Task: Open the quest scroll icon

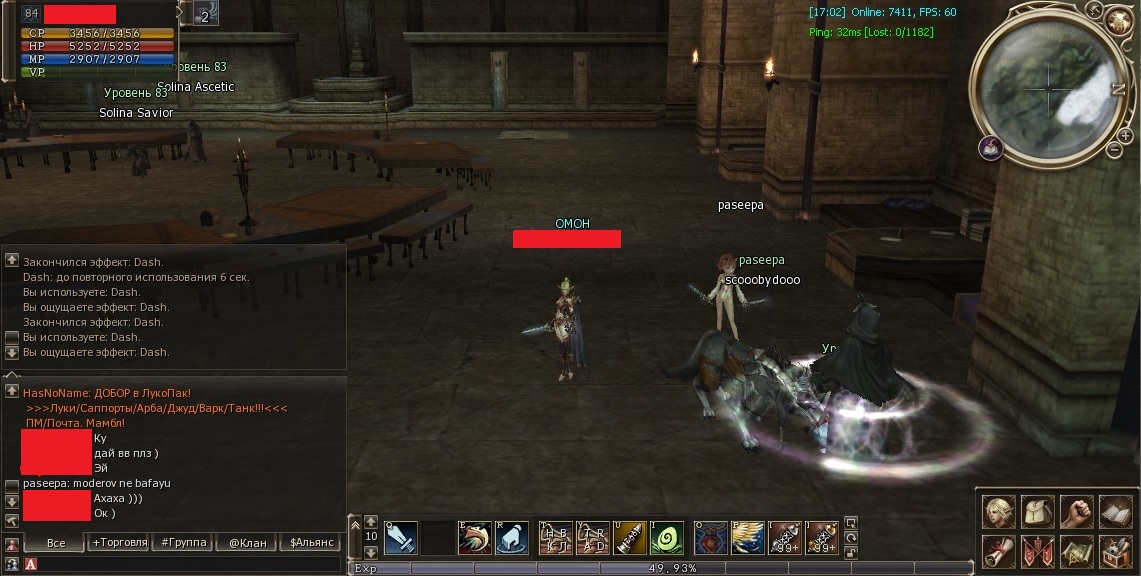Action: 999,551
